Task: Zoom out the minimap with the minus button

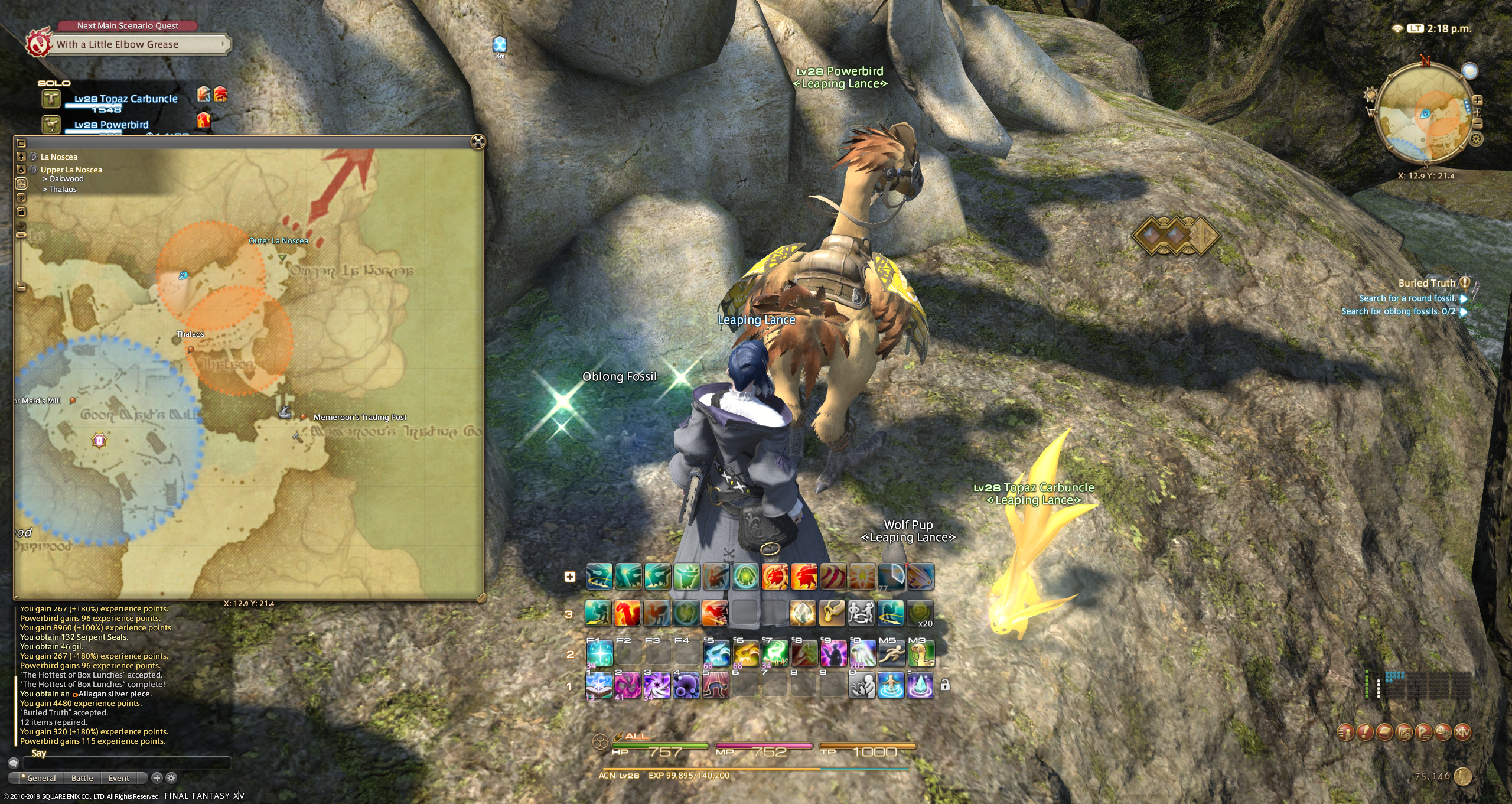Action: pyautogui.click(x=1478, y=123)
